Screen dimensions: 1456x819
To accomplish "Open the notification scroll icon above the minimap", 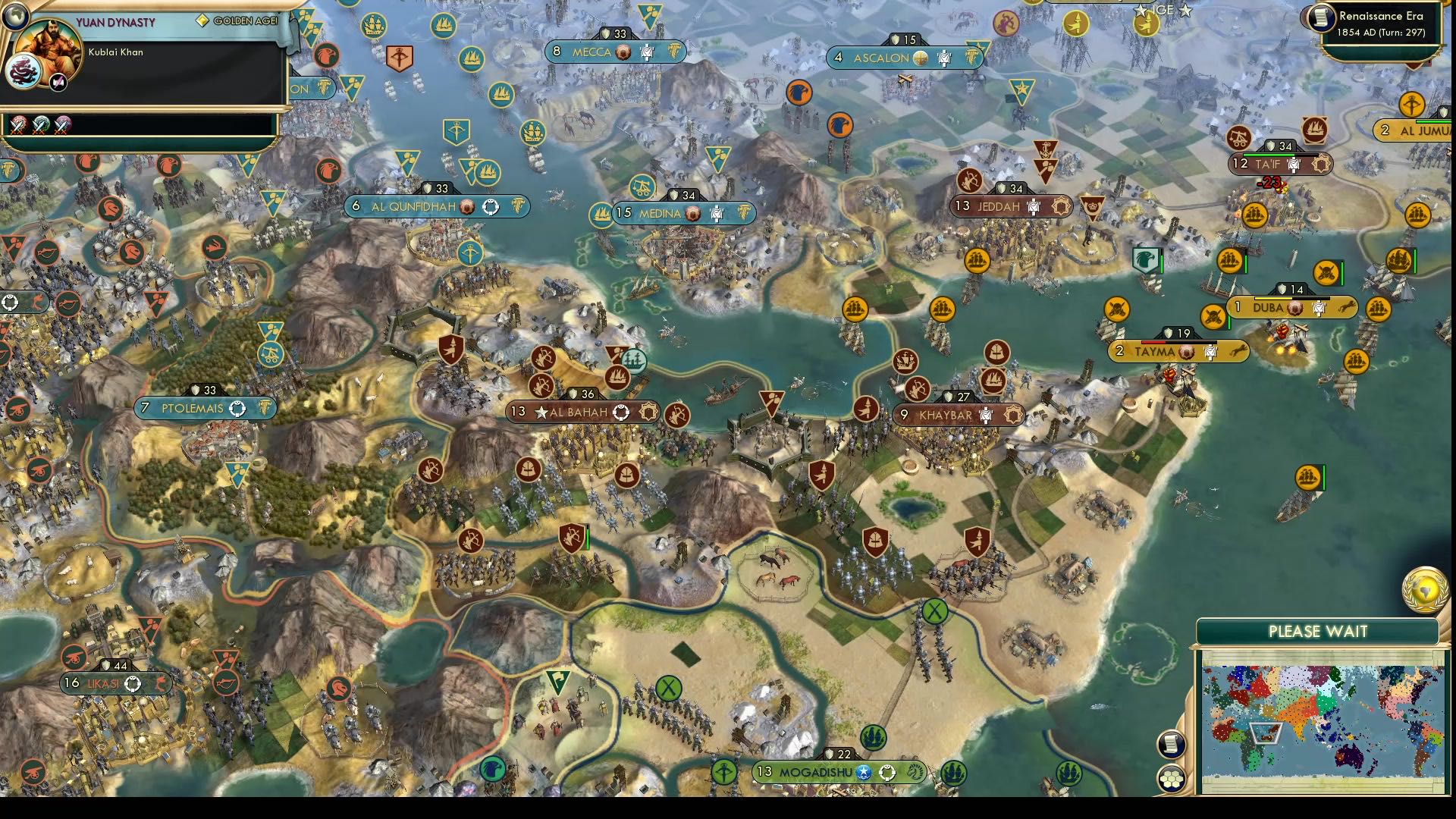I will (x=1172, y=745).
